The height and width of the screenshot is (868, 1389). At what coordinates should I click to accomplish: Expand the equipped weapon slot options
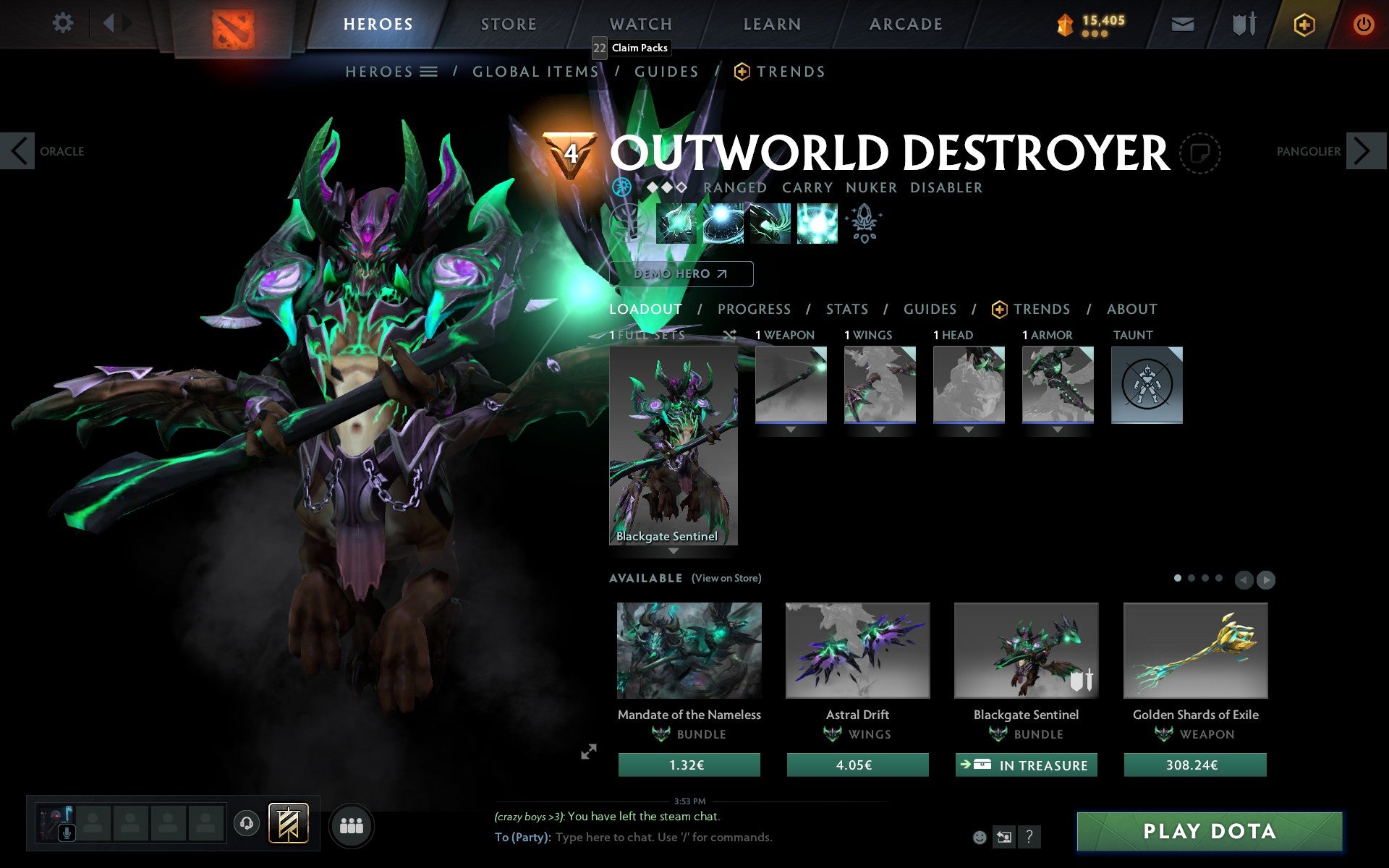tap(790, 428)
